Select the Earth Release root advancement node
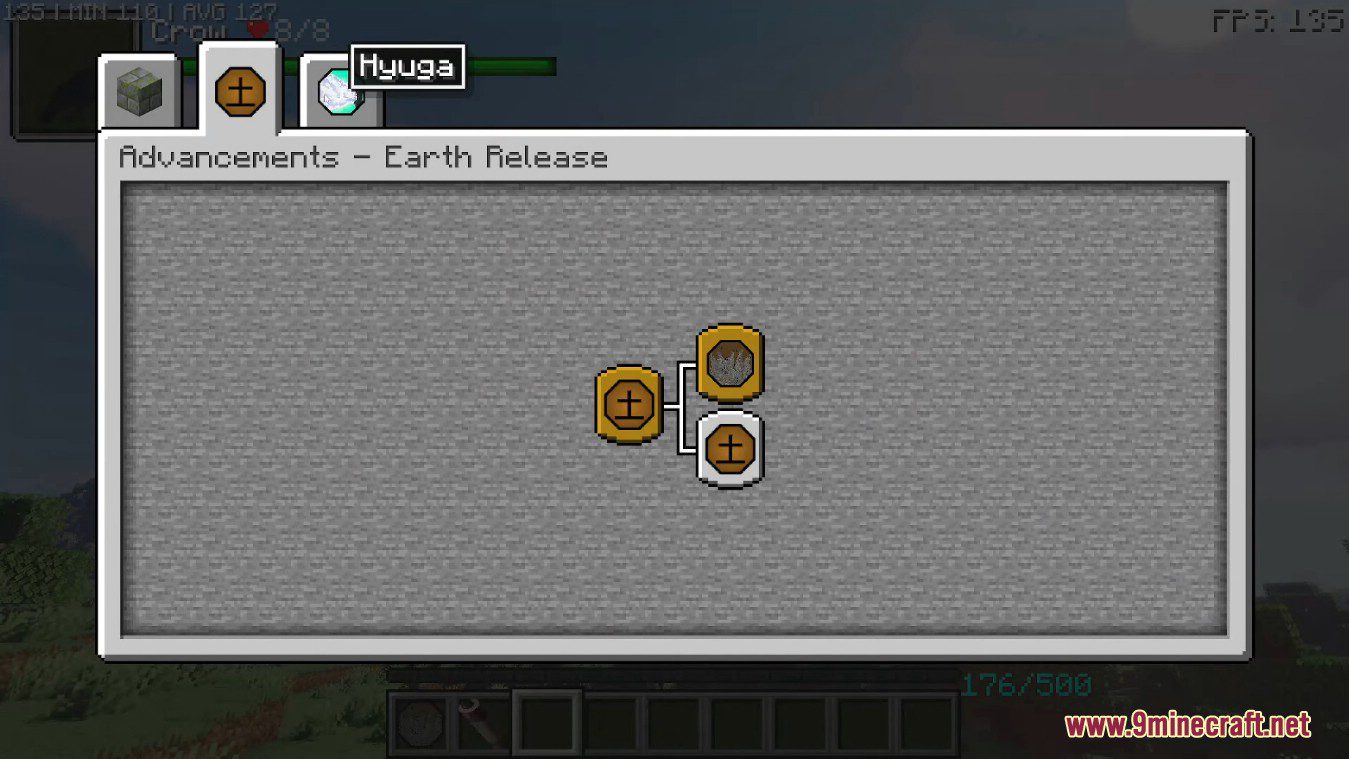 tap(628, 405)
